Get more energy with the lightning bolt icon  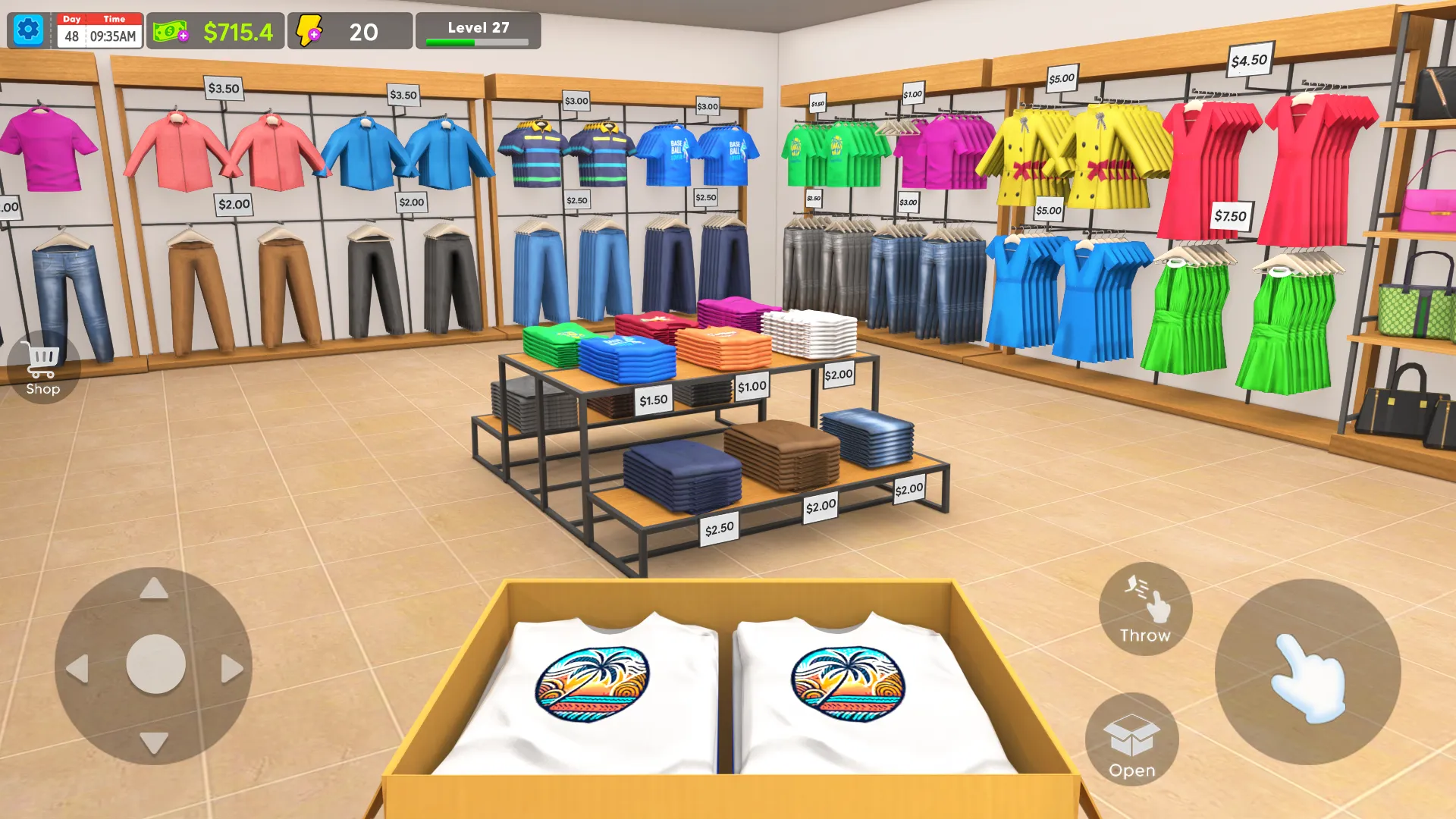(309, 32)
